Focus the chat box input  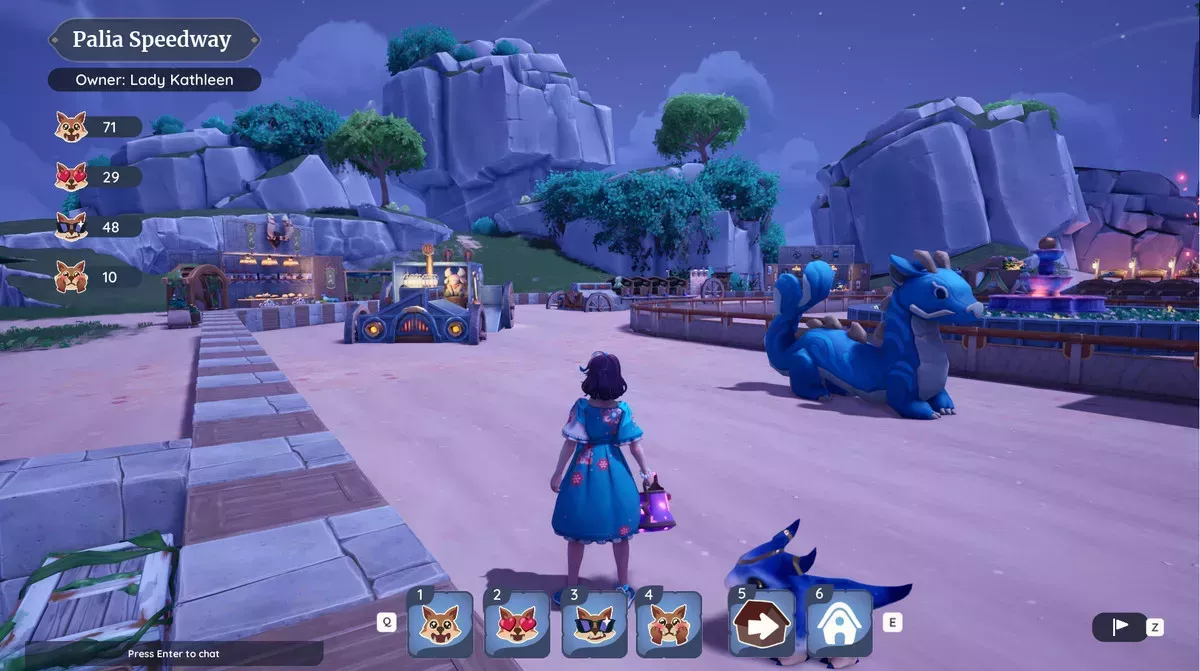(x=174, y=654)
